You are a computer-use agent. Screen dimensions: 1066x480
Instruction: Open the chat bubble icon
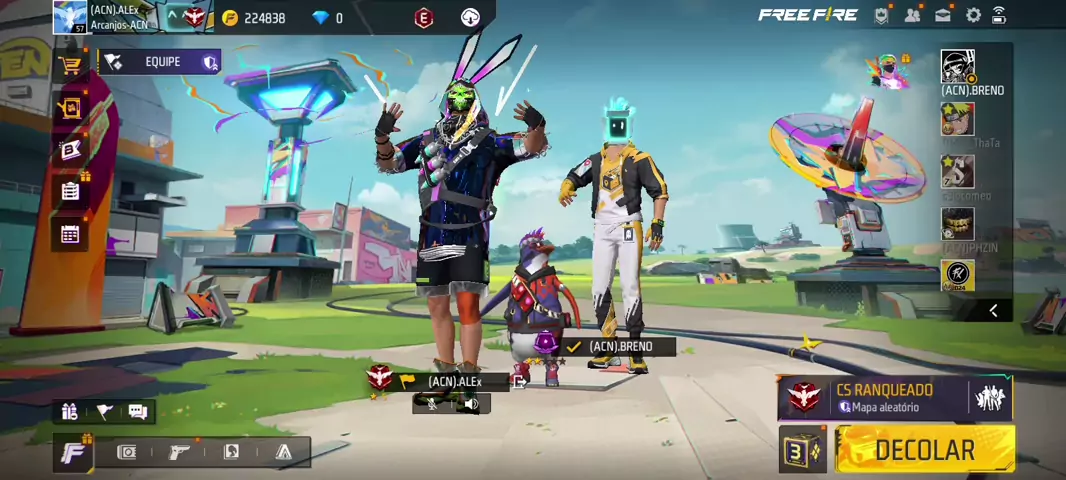coord(137,411)
